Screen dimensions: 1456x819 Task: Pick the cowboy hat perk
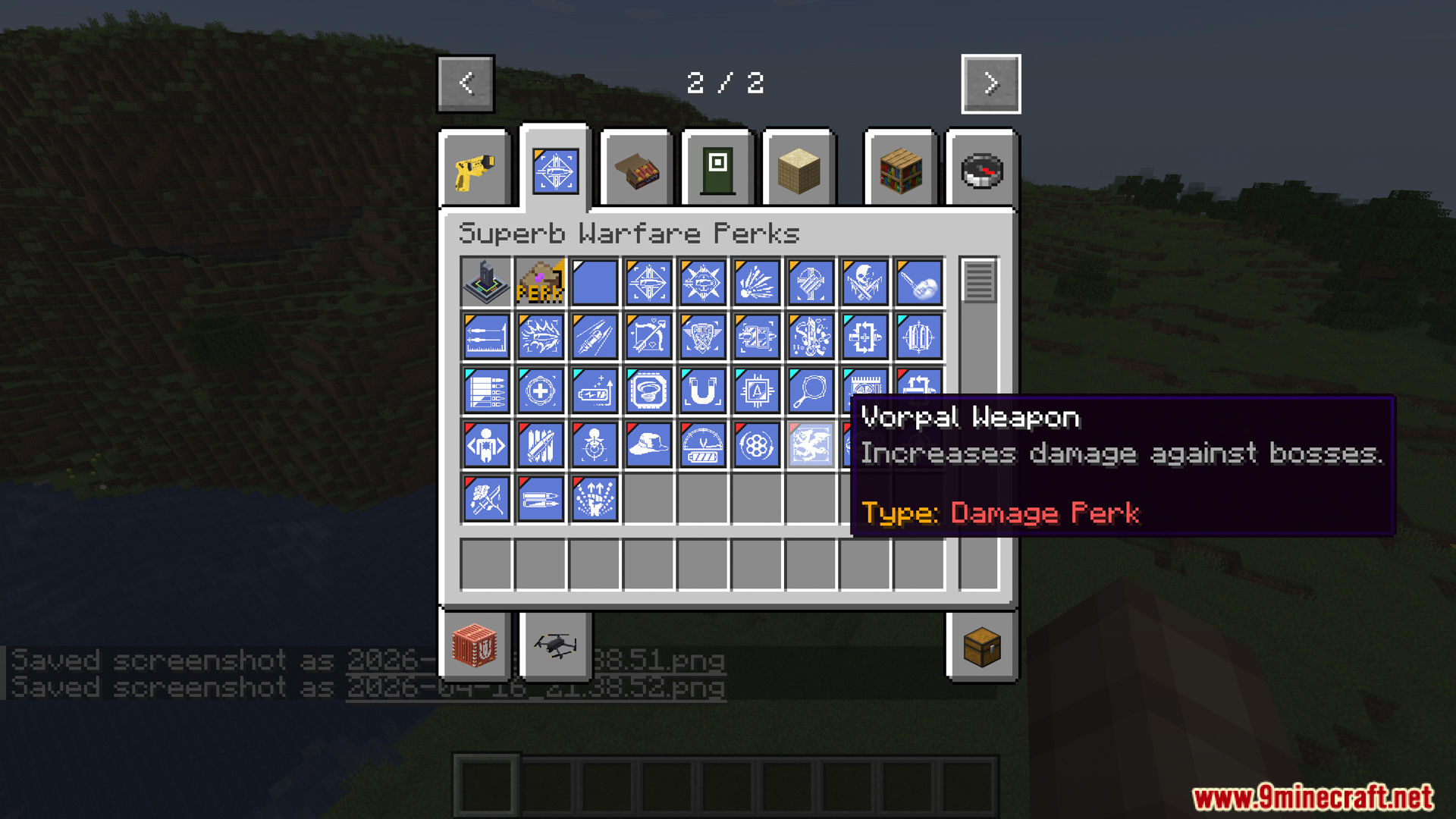tap(649, 446)
